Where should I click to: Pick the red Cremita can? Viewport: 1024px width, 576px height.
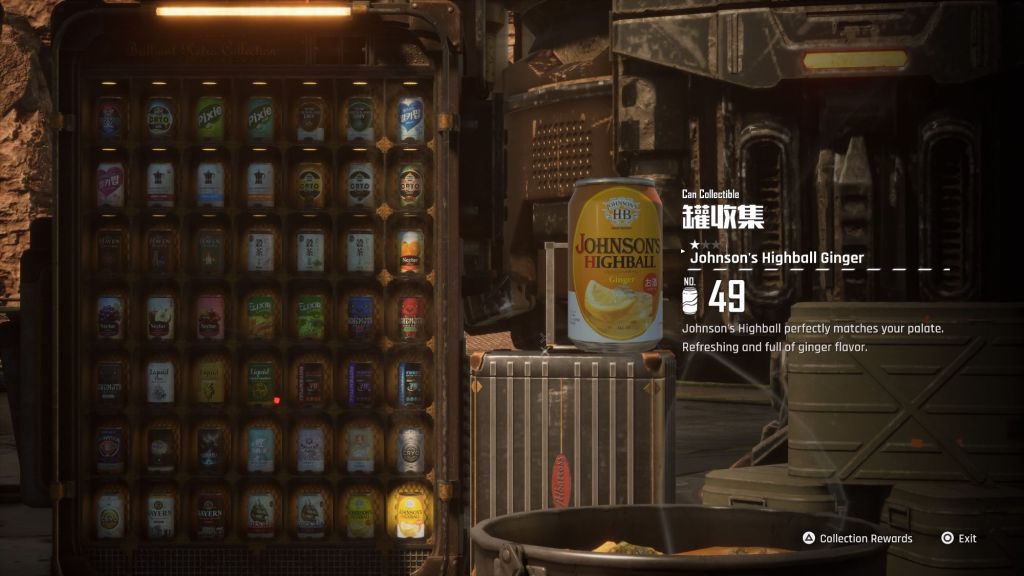pyautogui.click(x=410, y=317)
